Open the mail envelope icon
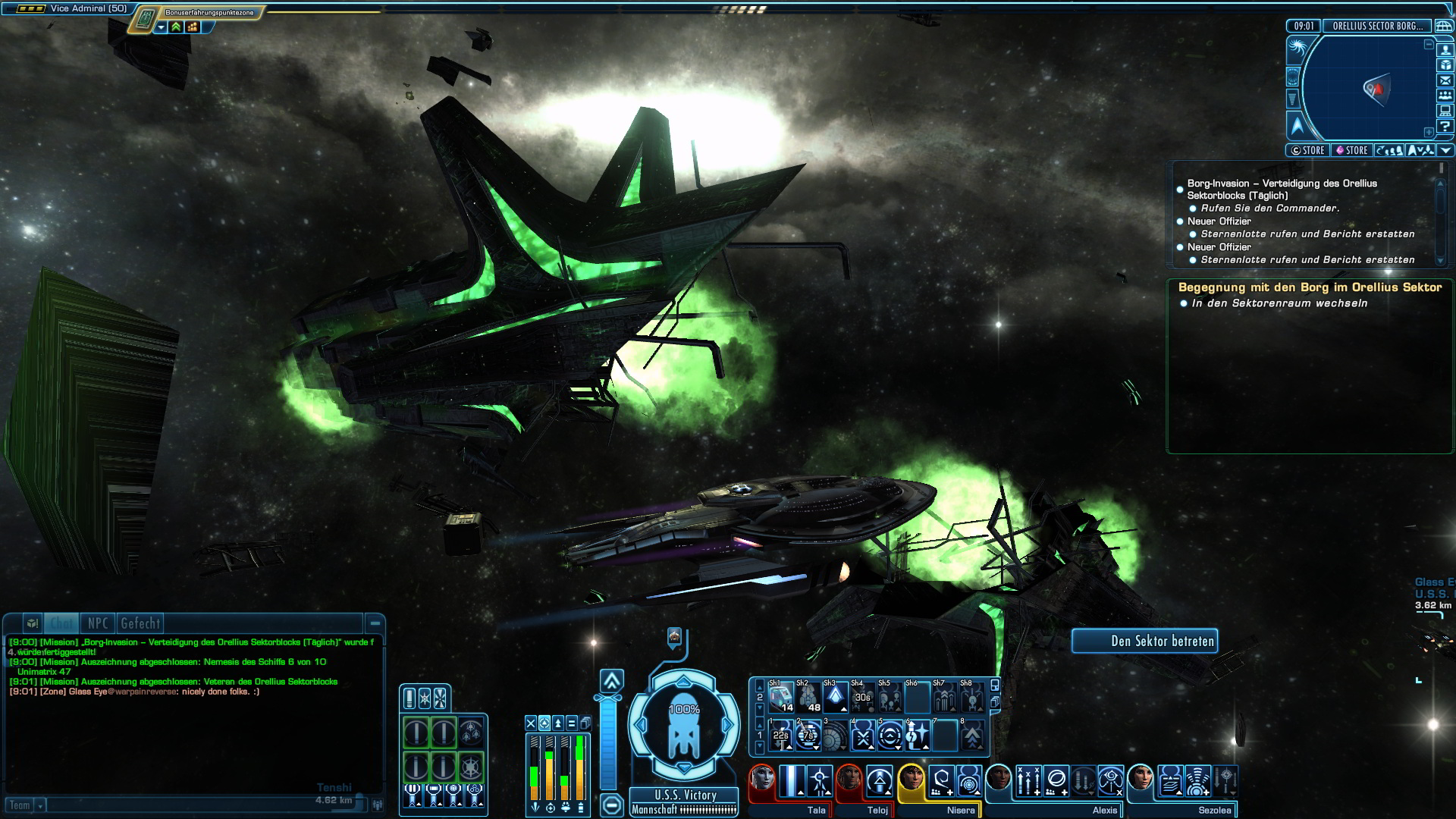1456x819 pixels. click(1445, 80)
